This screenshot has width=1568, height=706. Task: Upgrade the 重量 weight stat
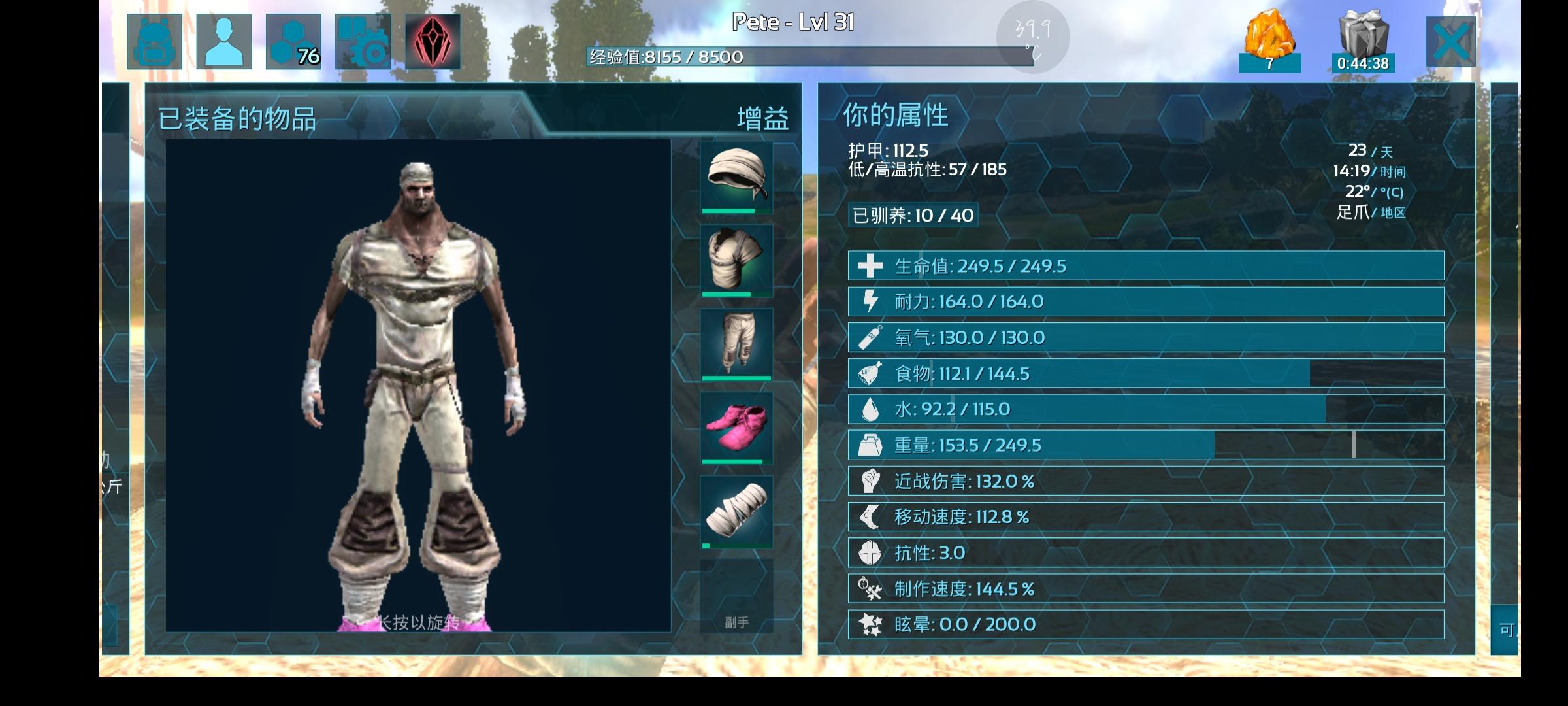[1145, 445]
